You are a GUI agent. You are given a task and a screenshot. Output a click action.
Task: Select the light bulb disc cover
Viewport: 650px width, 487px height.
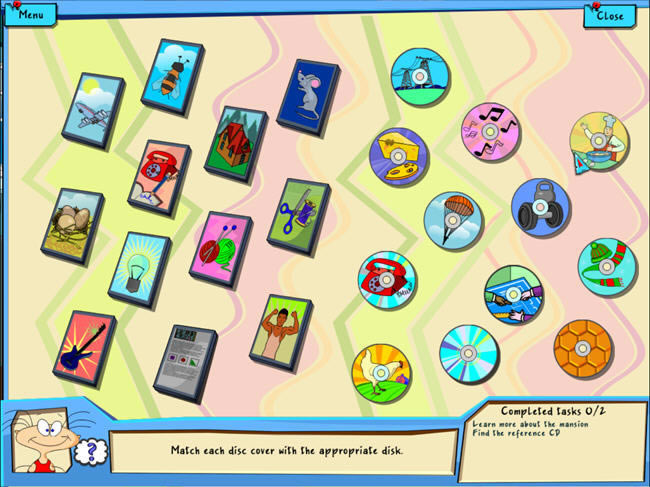[x=139, y=268]
